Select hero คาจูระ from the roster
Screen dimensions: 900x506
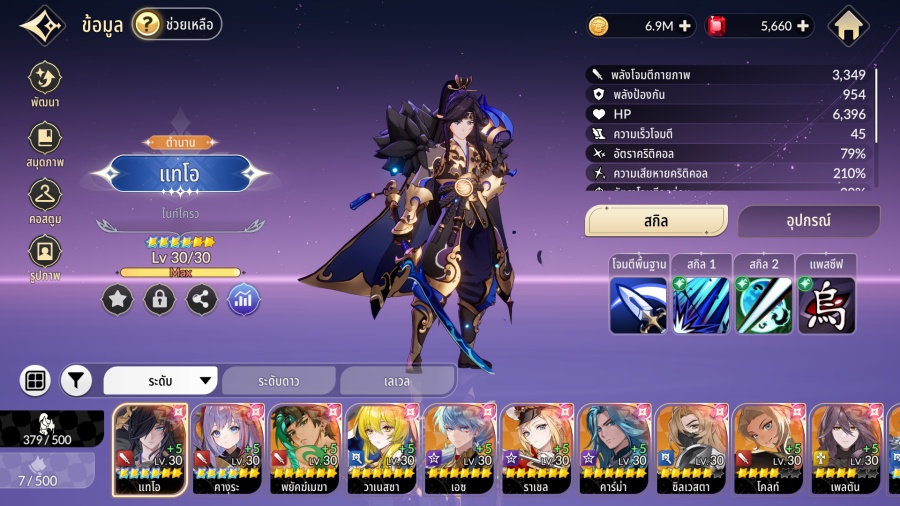(x=227, y=449)
